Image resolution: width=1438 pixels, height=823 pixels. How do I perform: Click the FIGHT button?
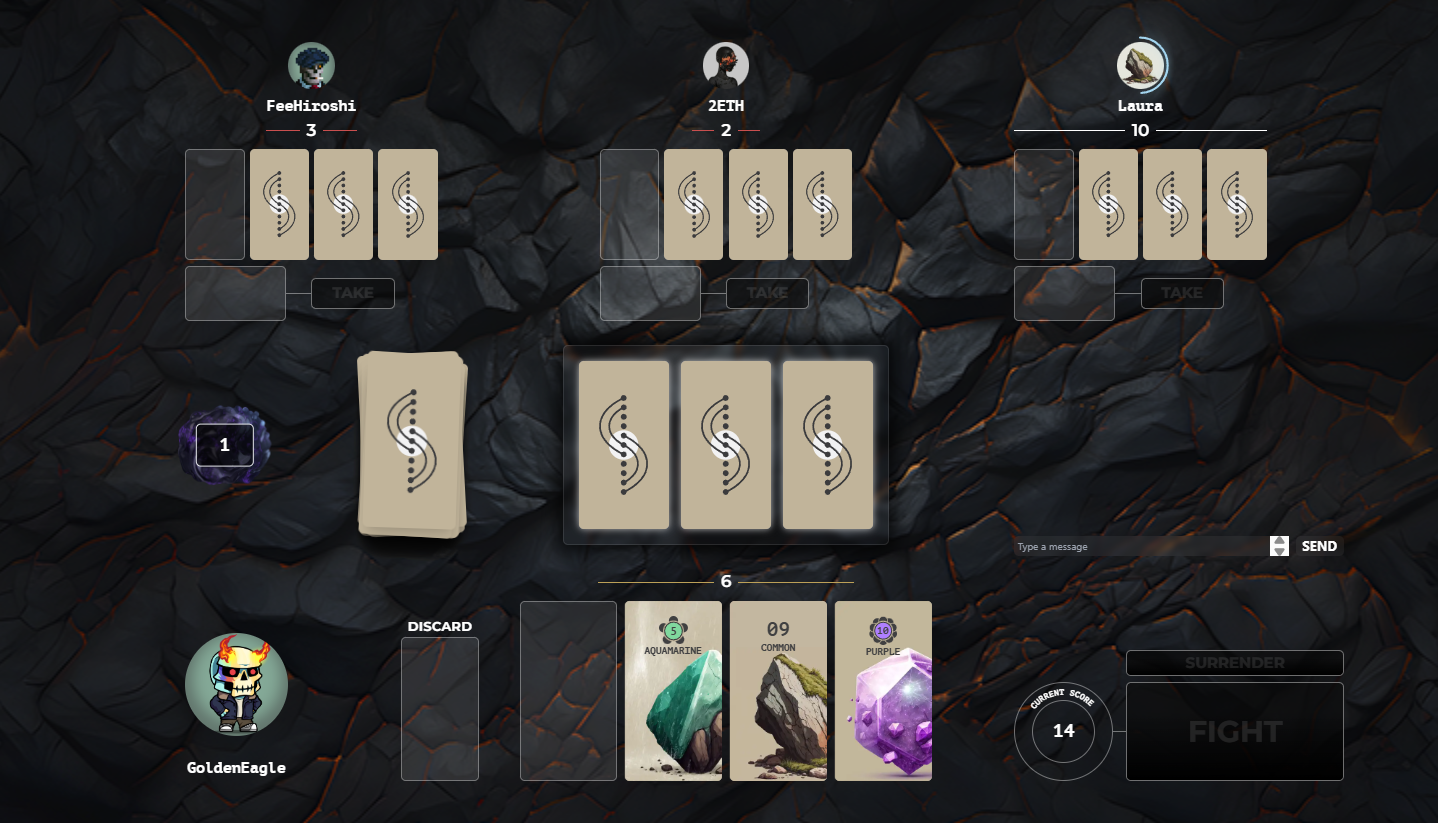tap(1234, 731)
